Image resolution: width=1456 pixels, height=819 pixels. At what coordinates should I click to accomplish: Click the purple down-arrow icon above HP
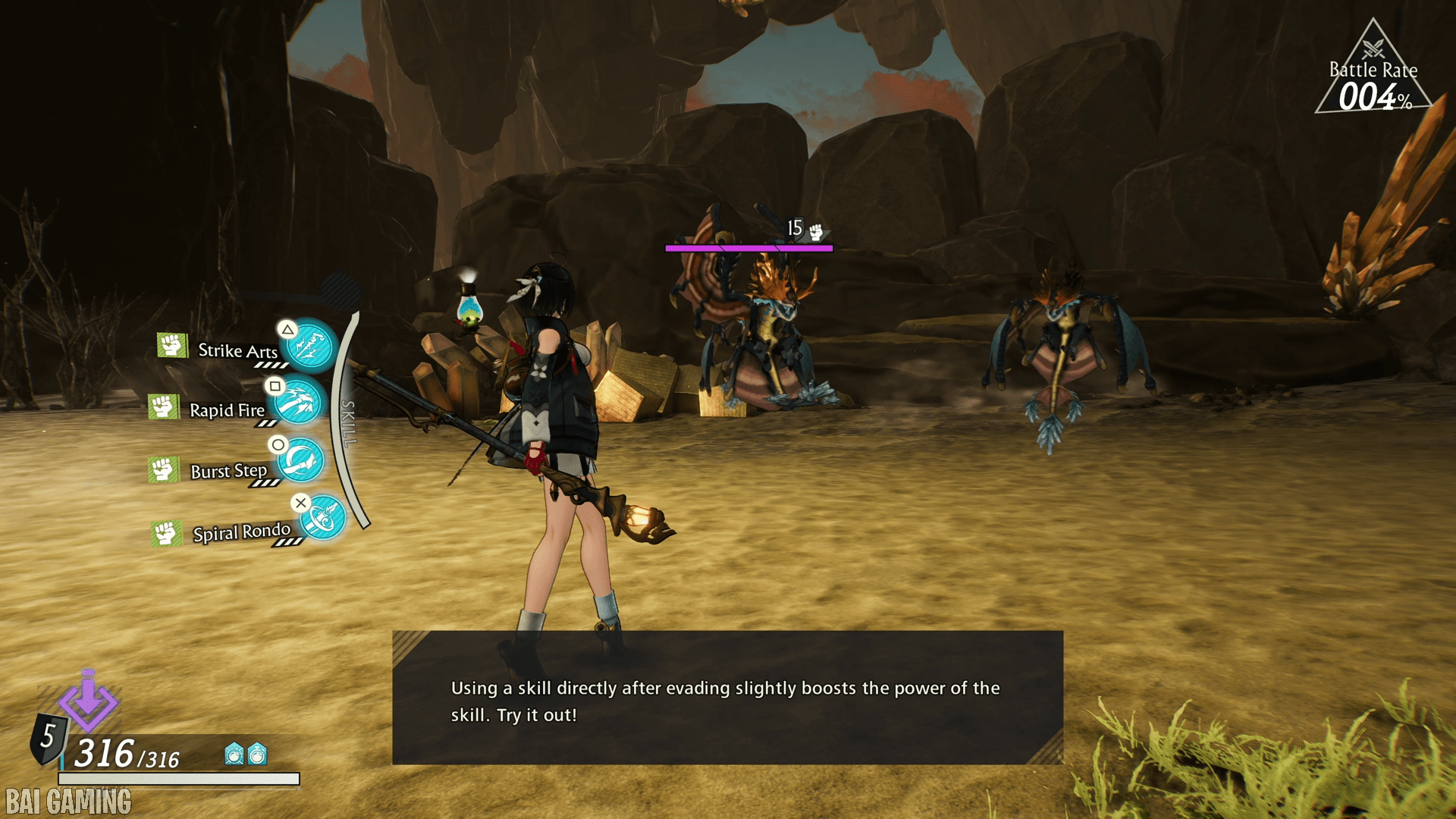point(88,701)
